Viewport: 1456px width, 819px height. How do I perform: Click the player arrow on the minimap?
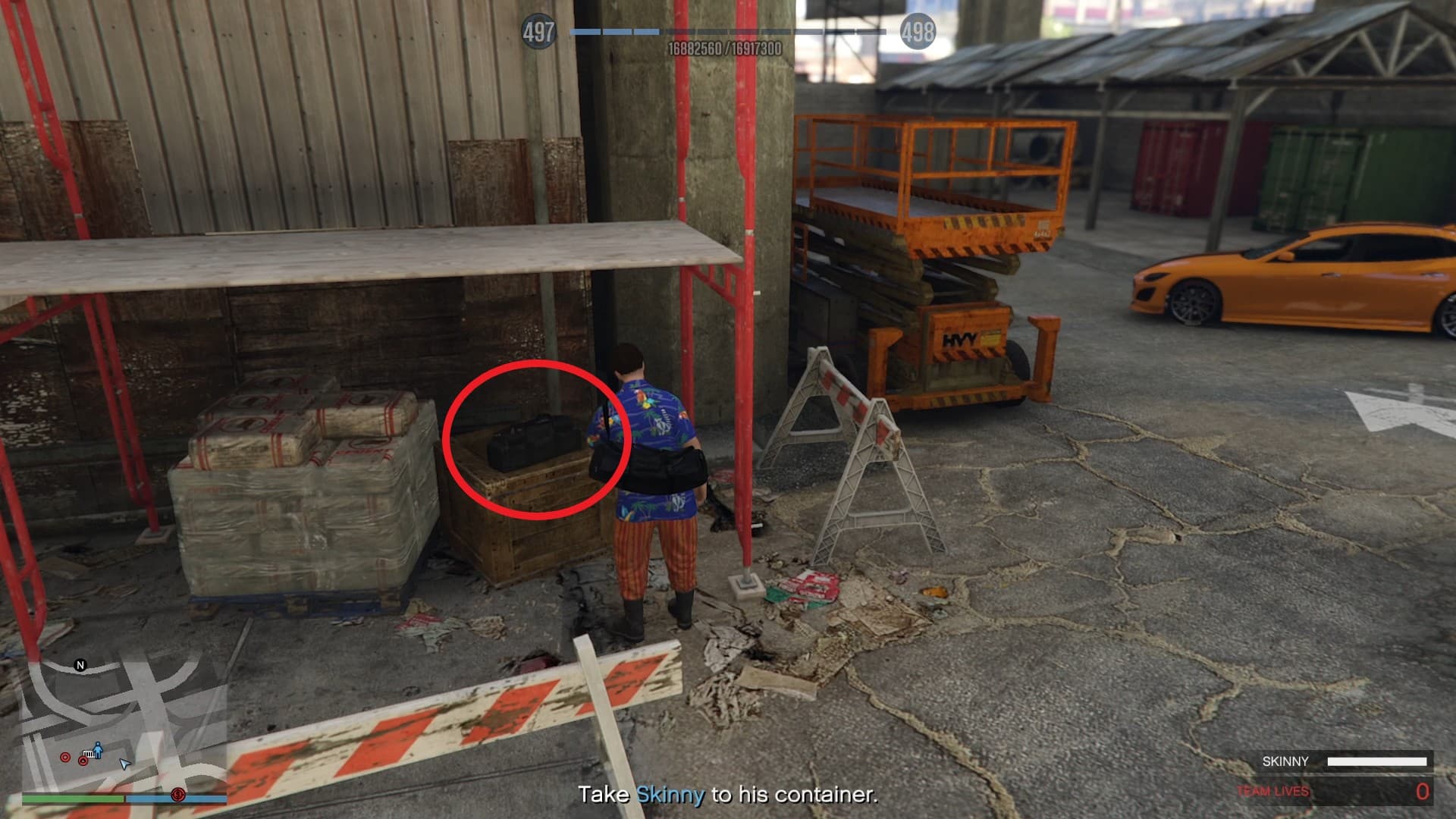pyautogui.click(x=125, y=764)
